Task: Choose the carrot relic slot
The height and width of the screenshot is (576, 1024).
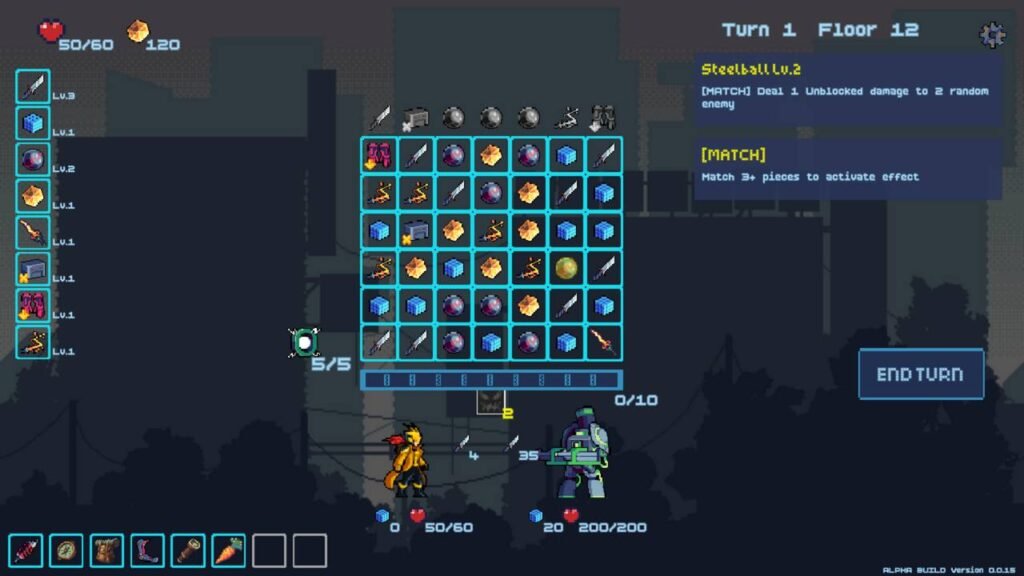Action: pos(228,550)
